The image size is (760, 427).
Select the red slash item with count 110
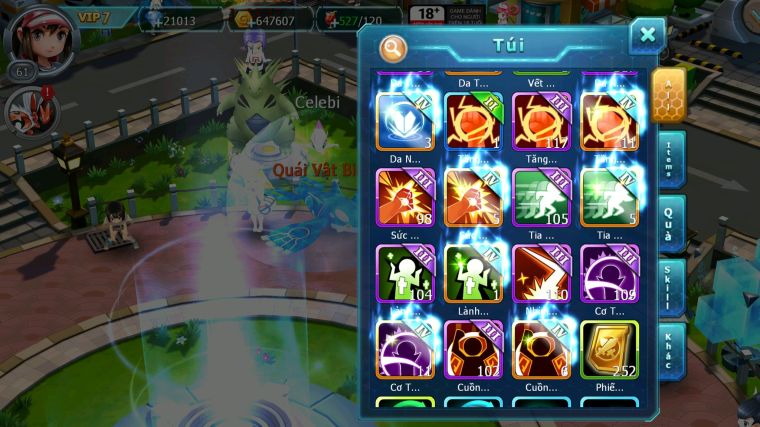pos(540,272)
